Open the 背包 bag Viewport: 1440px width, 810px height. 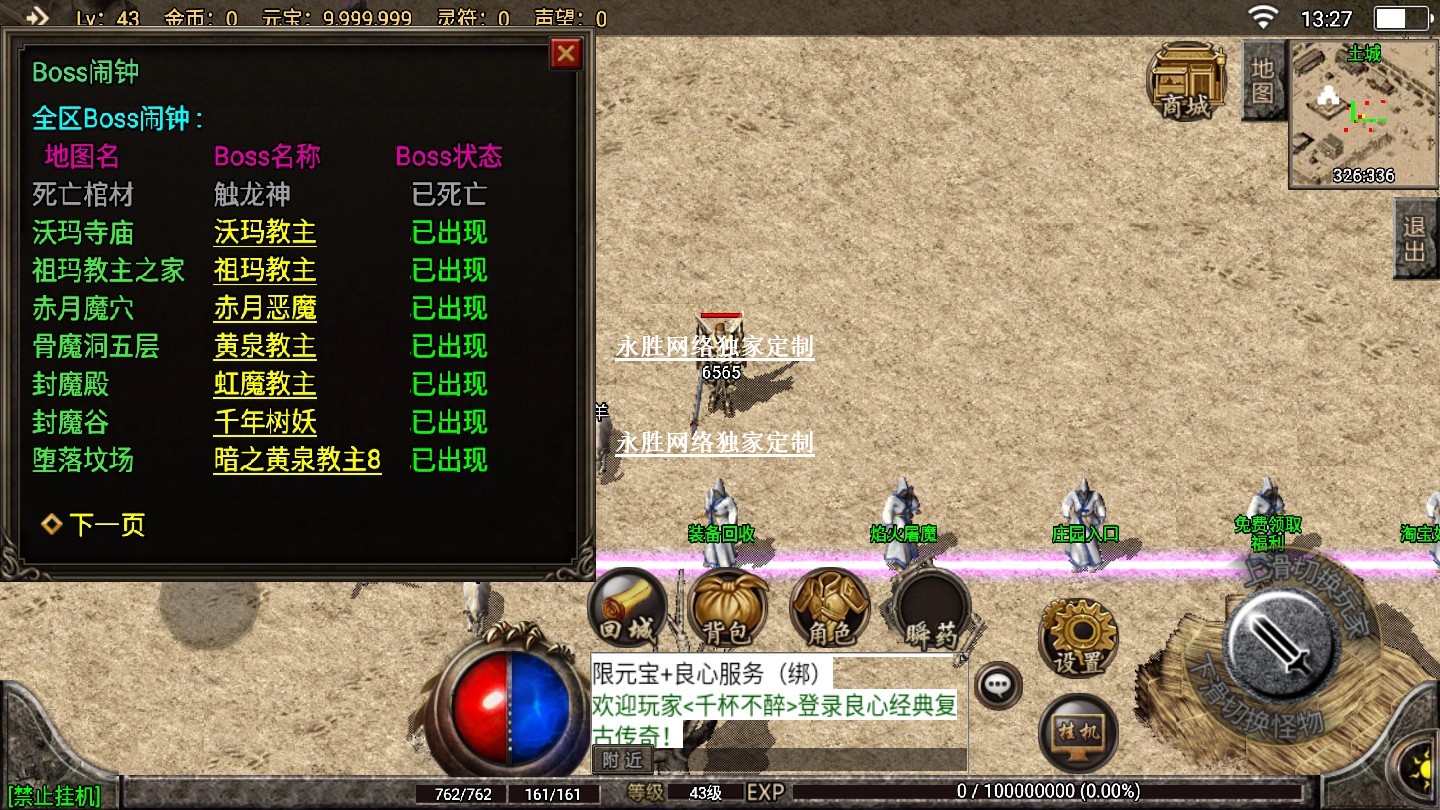click(x=728, y=608)
